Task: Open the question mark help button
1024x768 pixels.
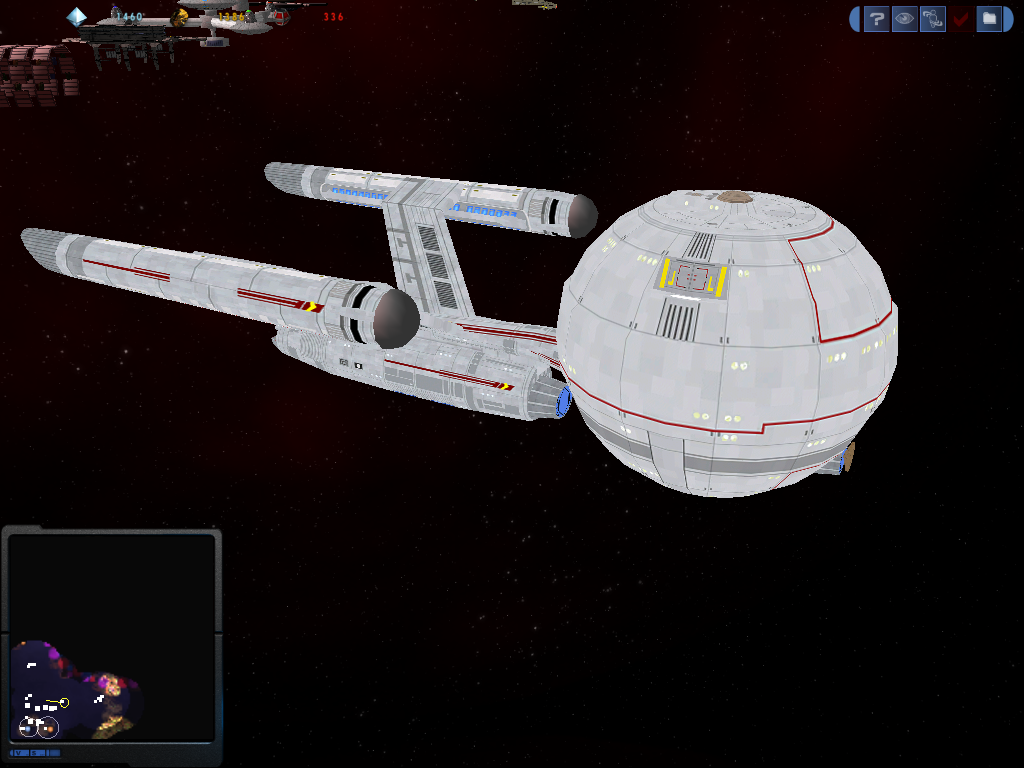Action: point(876,18)
